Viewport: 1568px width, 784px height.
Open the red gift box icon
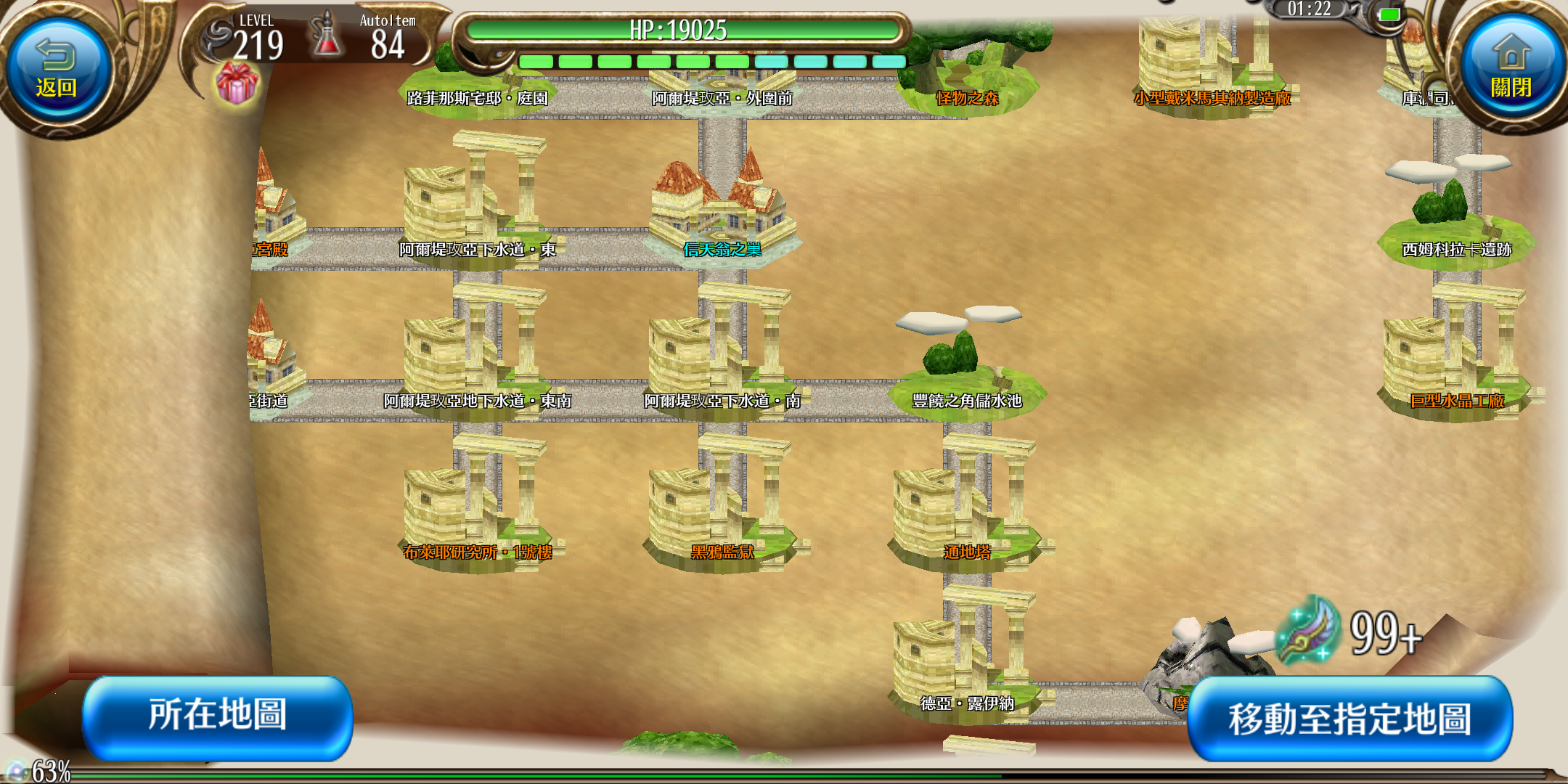click(237, 82)
